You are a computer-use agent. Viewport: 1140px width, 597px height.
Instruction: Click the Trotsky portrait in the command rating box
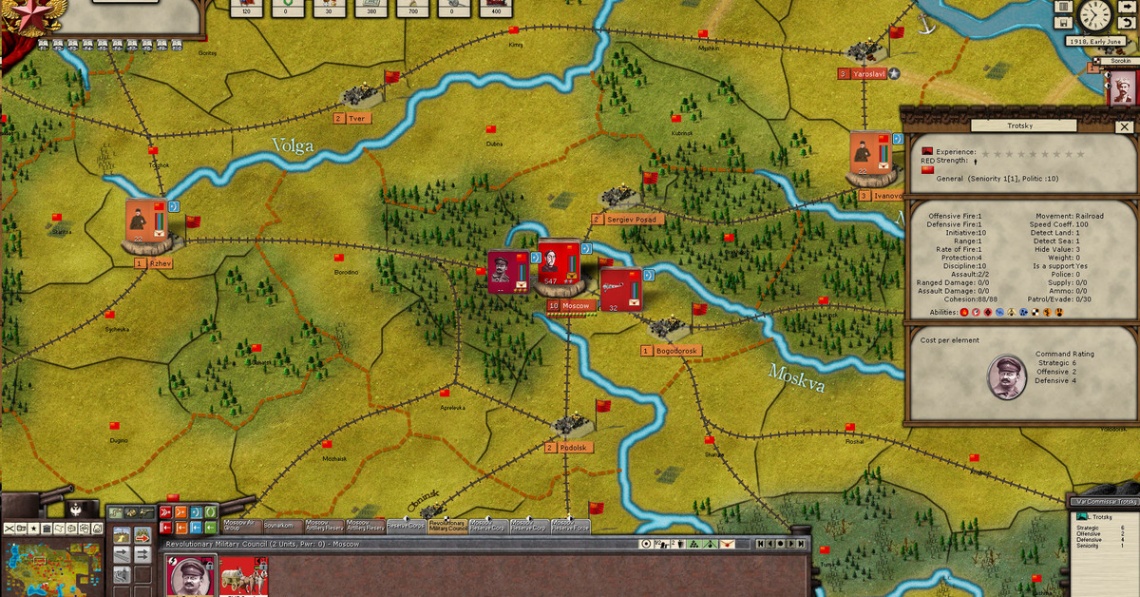[1006, 376]
